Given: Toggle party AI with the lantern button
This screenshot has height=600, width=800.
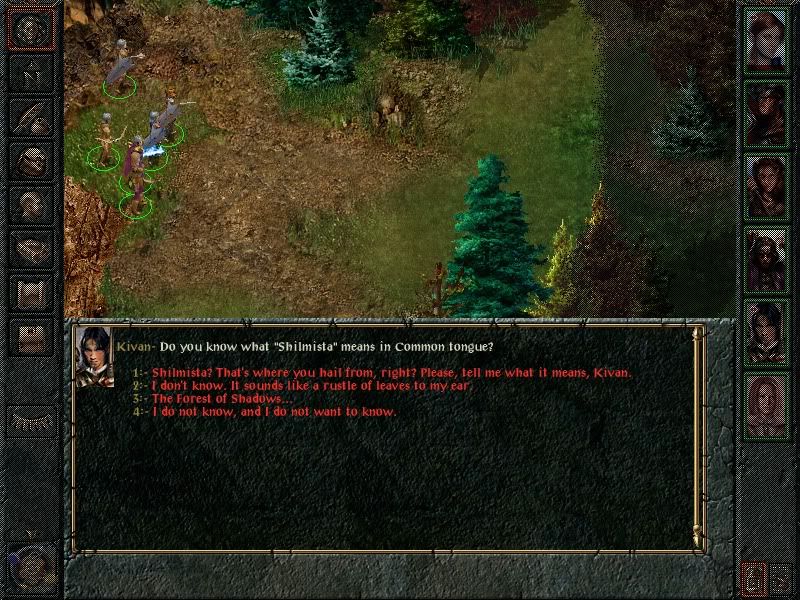Looking at the screenshot, I should [x=753, y=578].
